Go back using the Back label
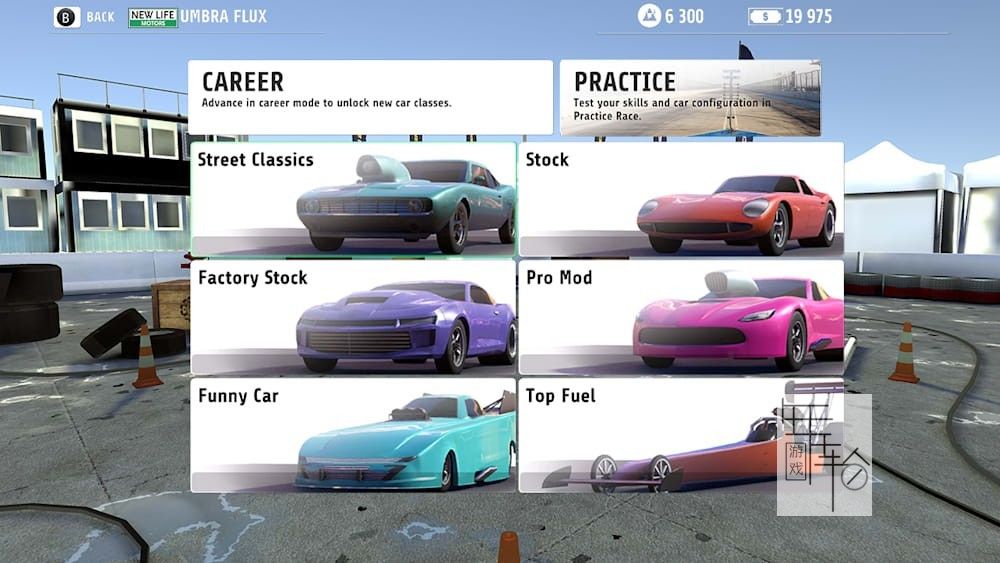 tap(100, 17)
